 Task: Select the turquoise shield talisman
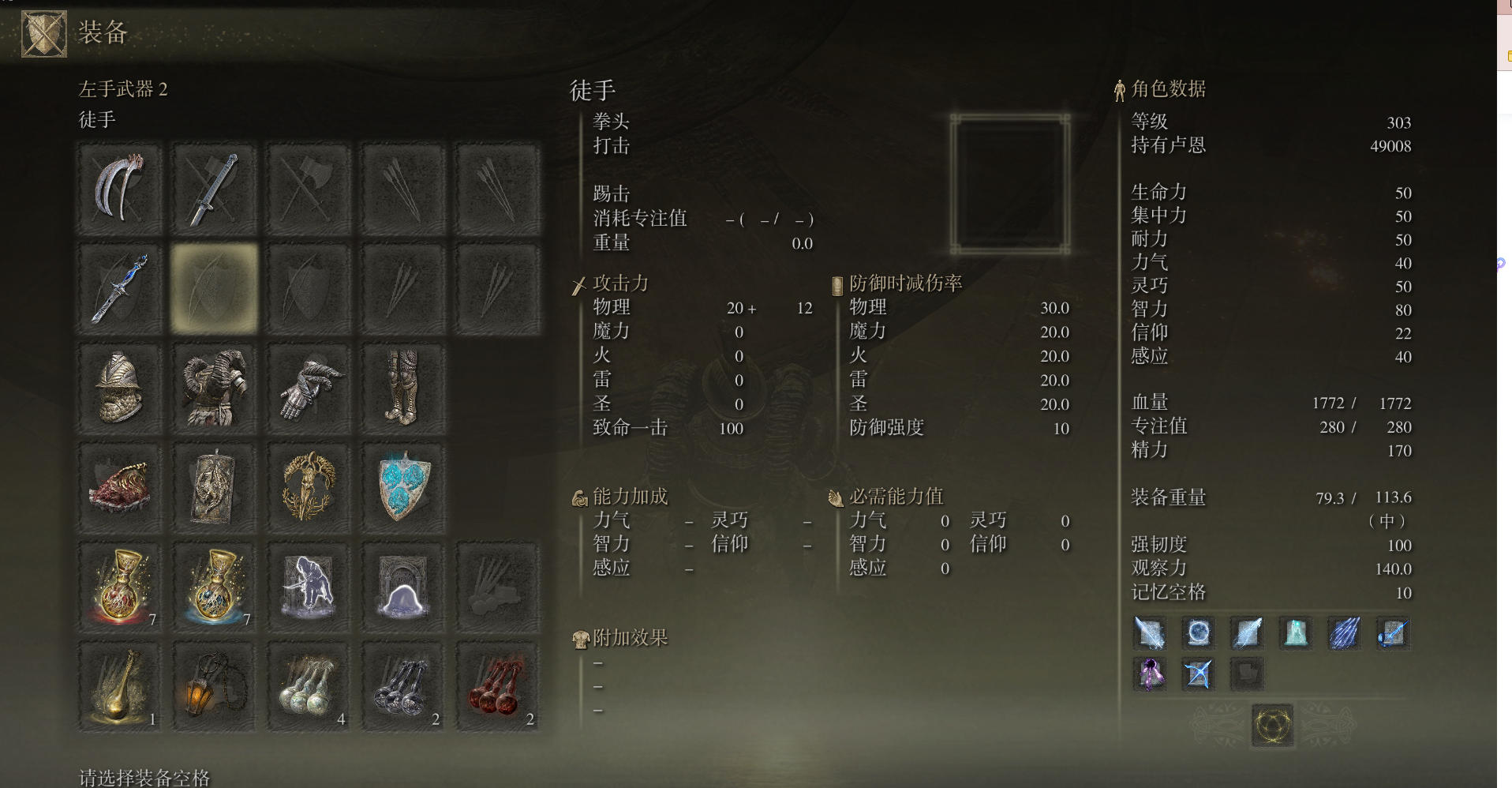[403, 487]
